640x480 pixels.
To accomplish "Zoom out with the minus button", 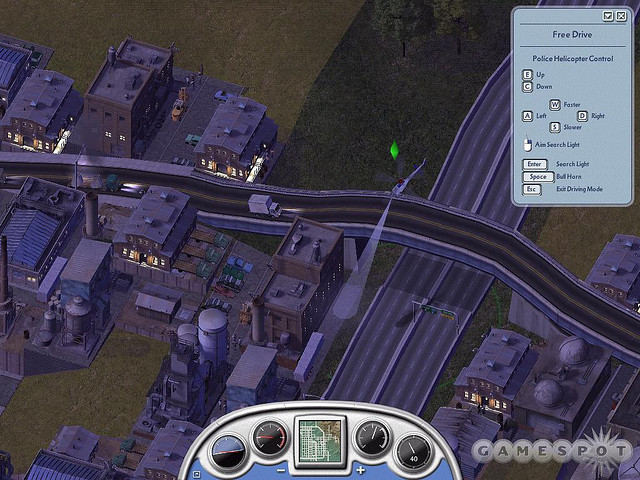I will [282, 469].
